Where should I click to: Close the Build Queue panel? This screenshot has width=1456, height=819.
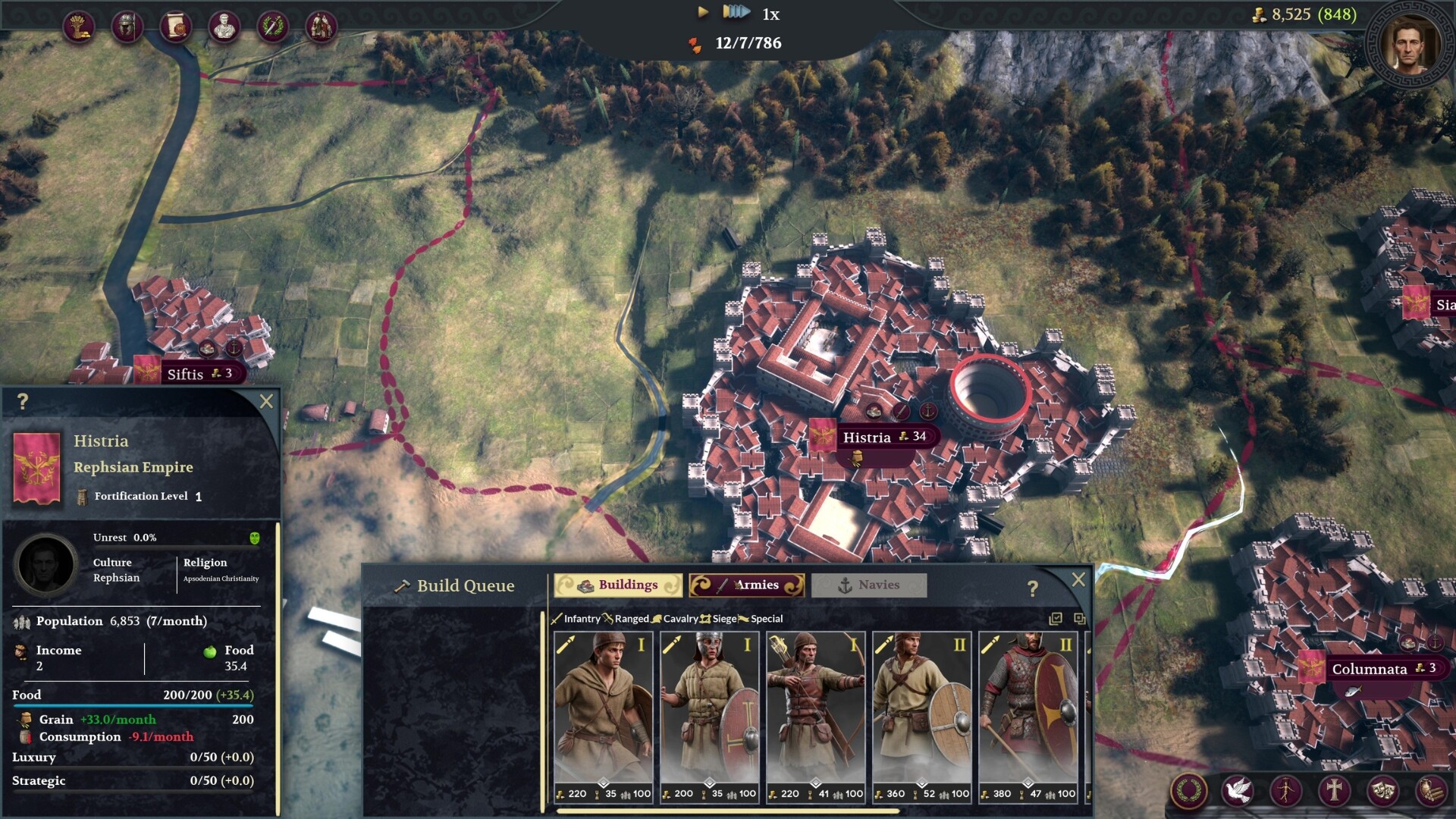[1078, 580]
